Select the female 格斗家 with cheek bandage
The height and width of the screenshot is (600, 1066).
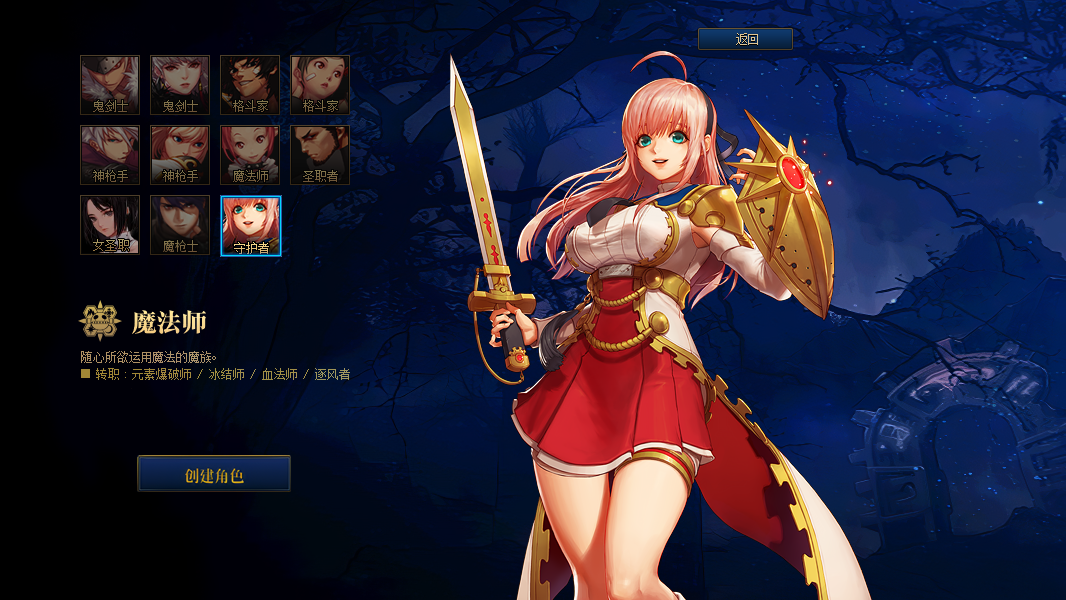320,85
